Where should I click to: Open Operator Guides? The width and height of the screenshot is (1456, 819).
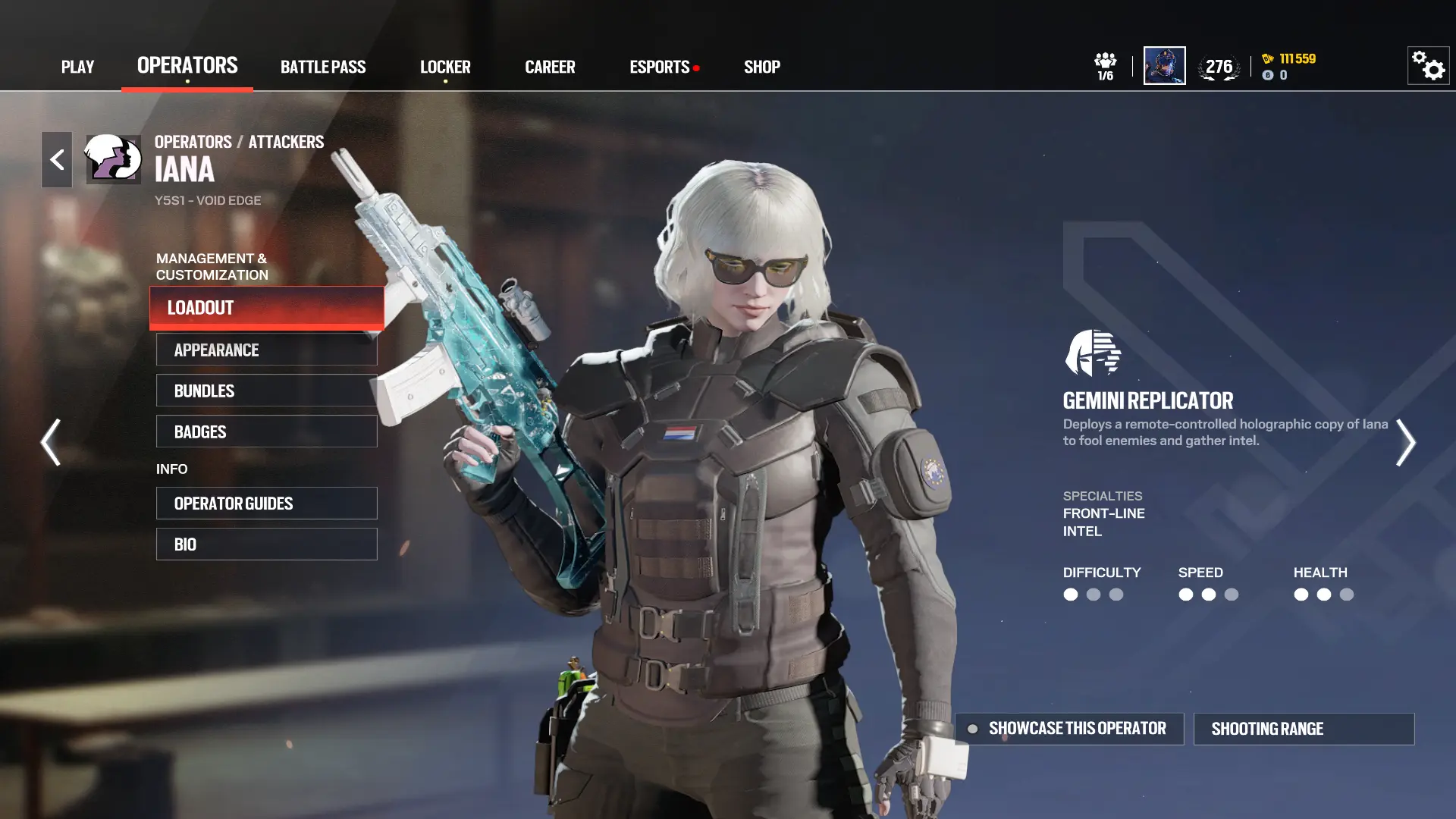click(267, 504)
